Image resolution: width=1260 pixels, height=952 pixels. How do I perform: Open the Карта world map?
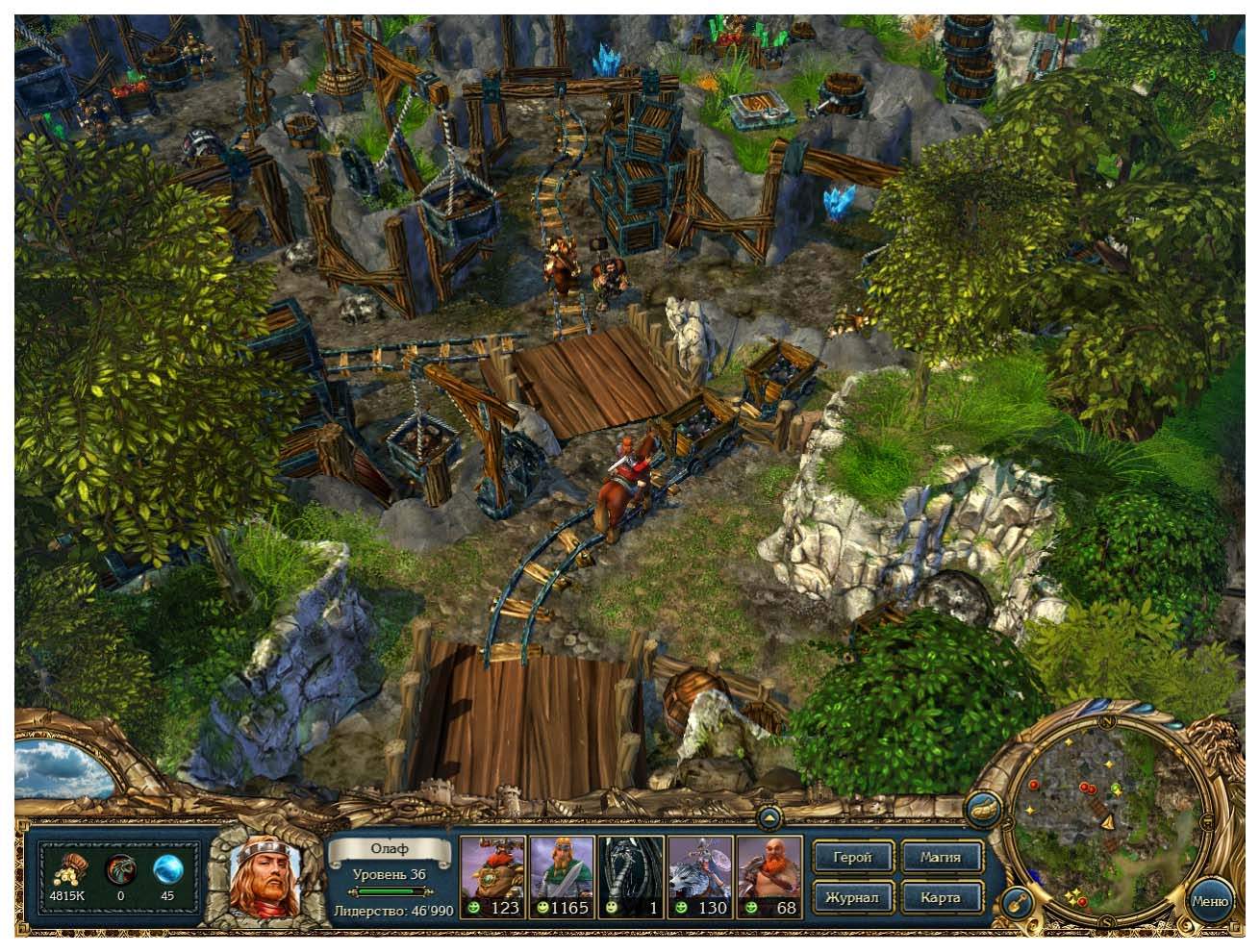pos(942,897)
